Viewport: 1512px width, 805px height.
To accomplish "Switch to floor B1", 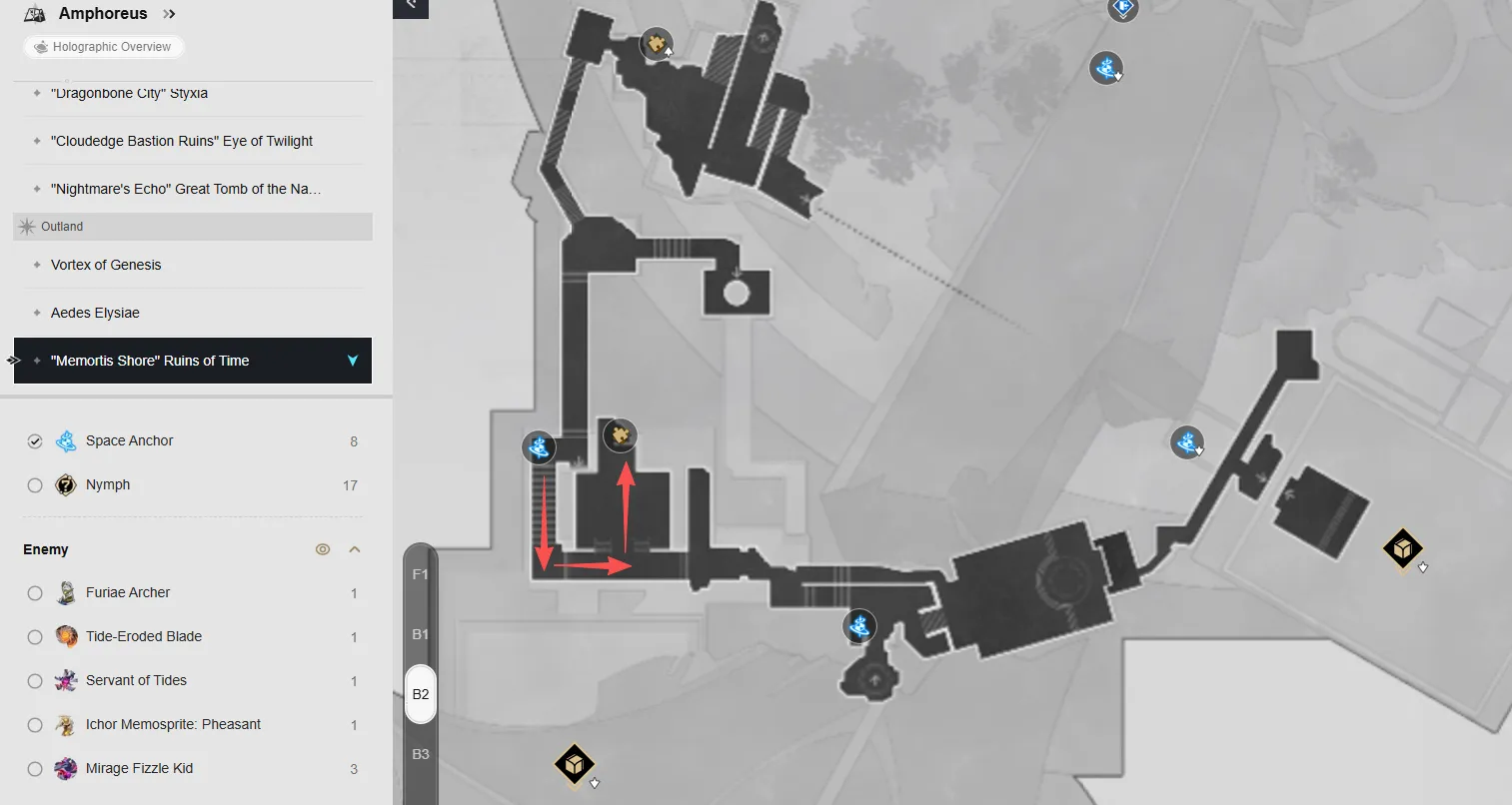I will [420, 633].
